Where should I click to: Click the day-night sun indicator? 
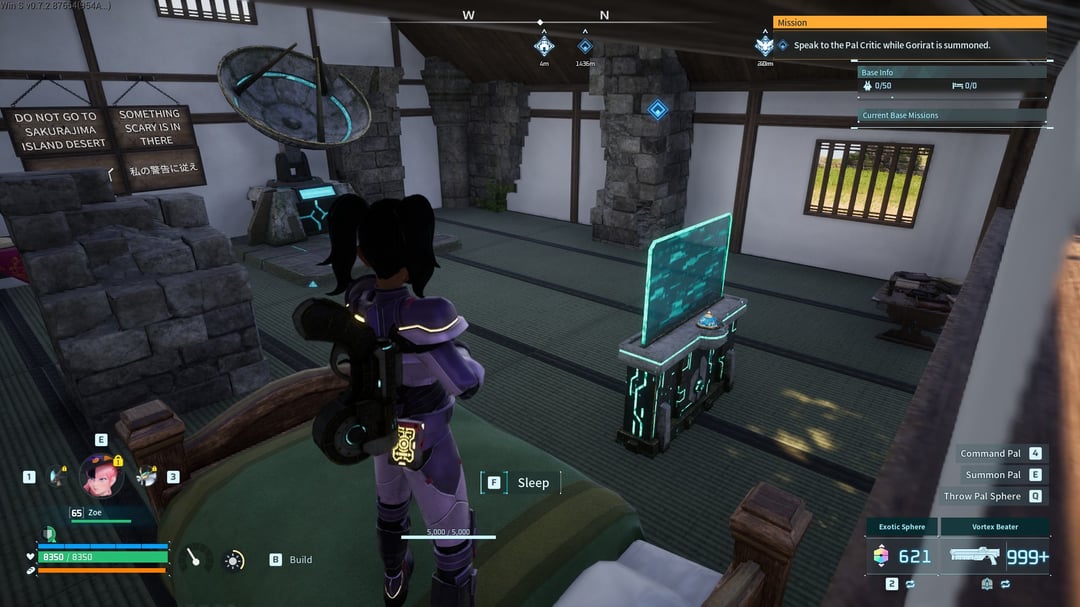[x=234, y=560]
